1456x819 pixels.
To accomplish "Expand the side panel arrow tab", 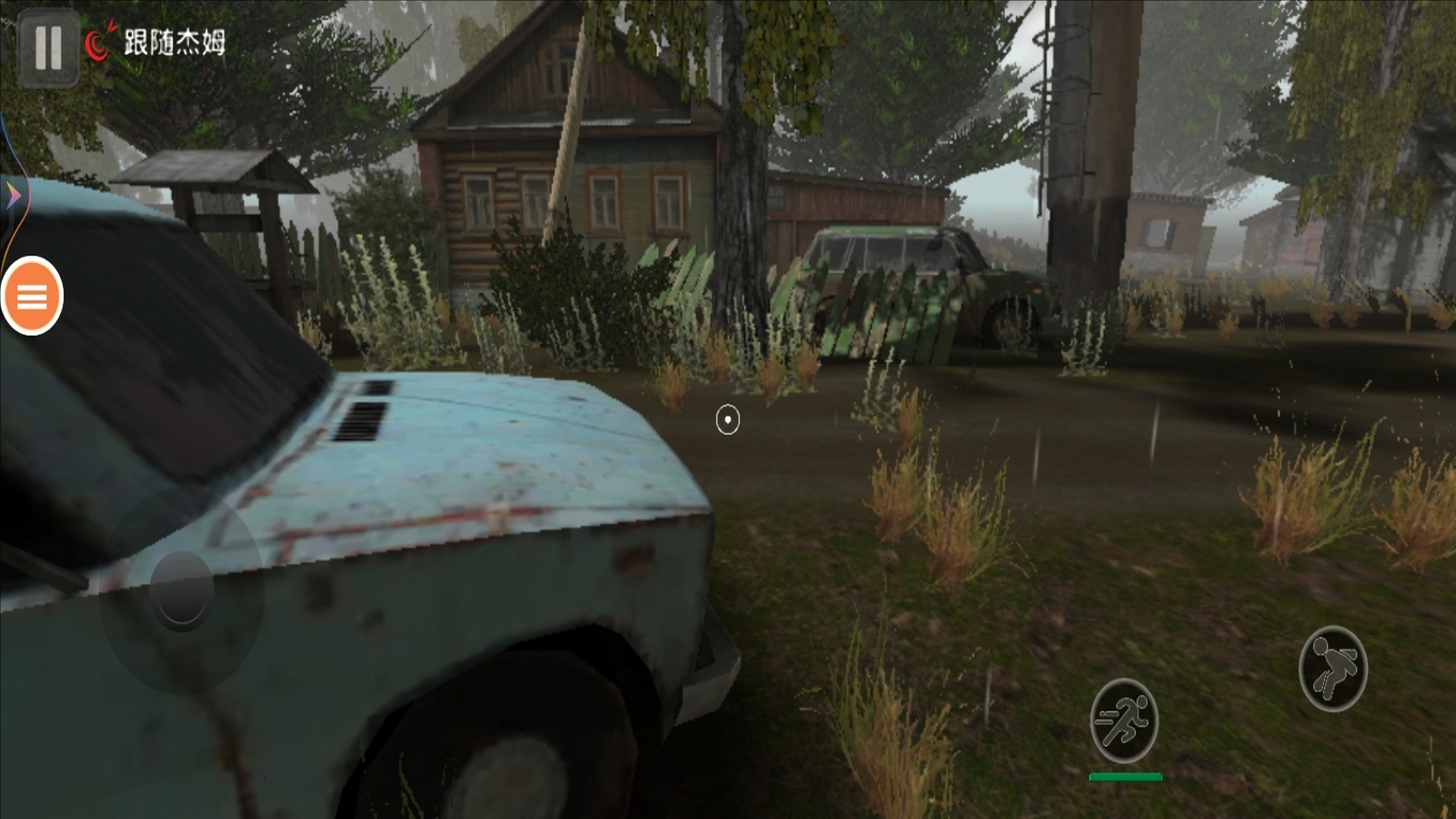I will pyautogui.click(x=12, y=197).
